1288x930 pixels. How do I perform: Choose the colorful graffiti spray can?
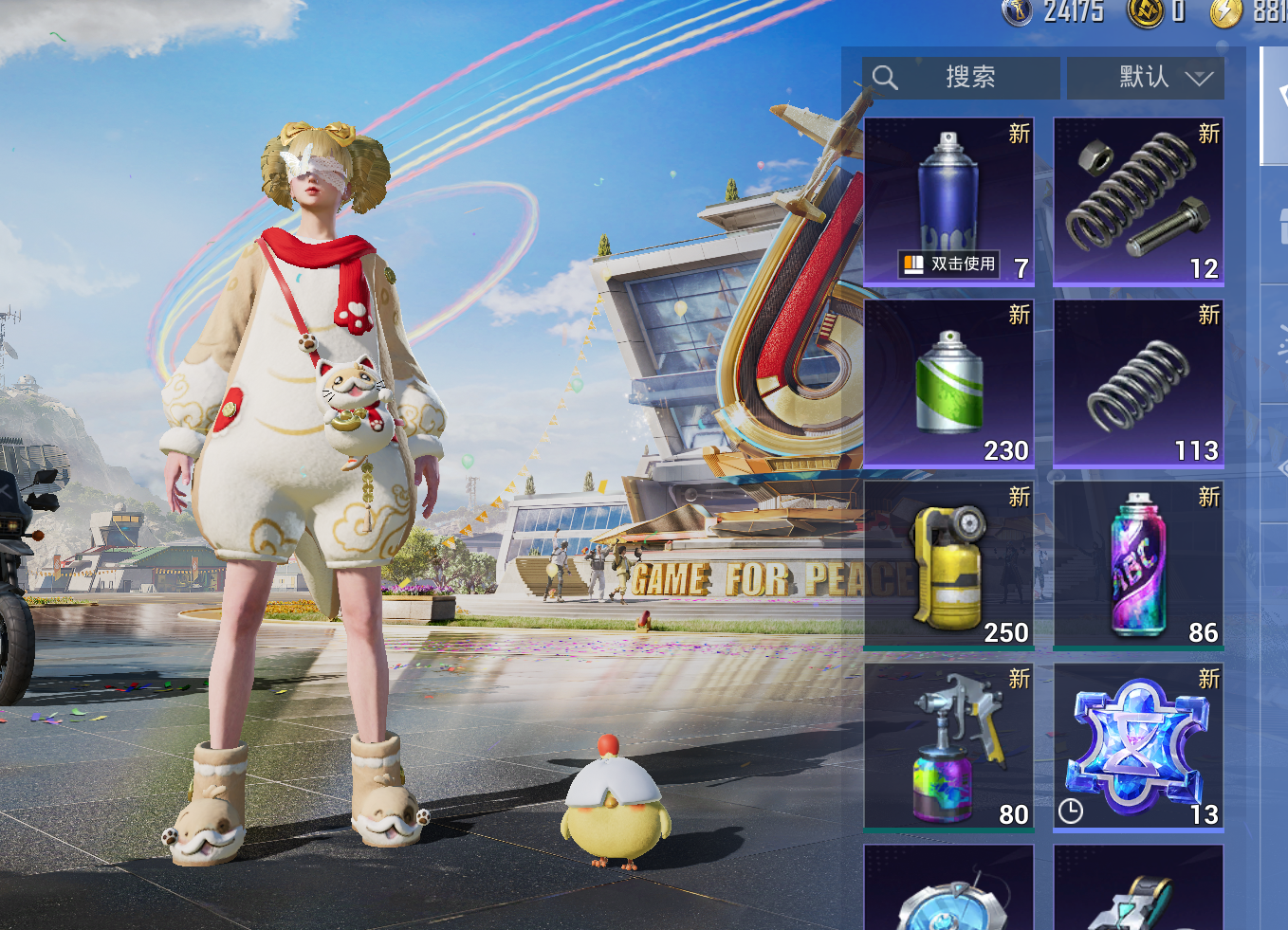tap(1138, 566)
